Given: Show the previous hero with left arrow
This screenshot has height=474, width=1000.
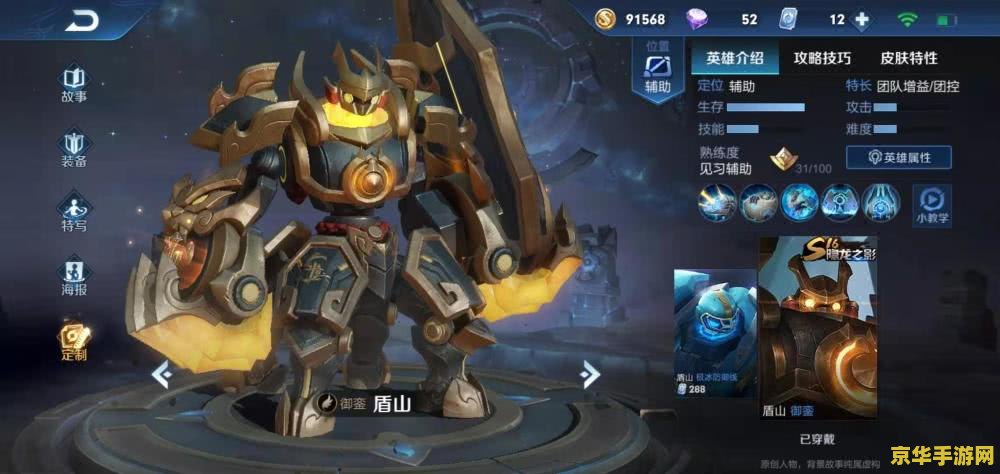Looking at the screenshot, I should 161,375.
